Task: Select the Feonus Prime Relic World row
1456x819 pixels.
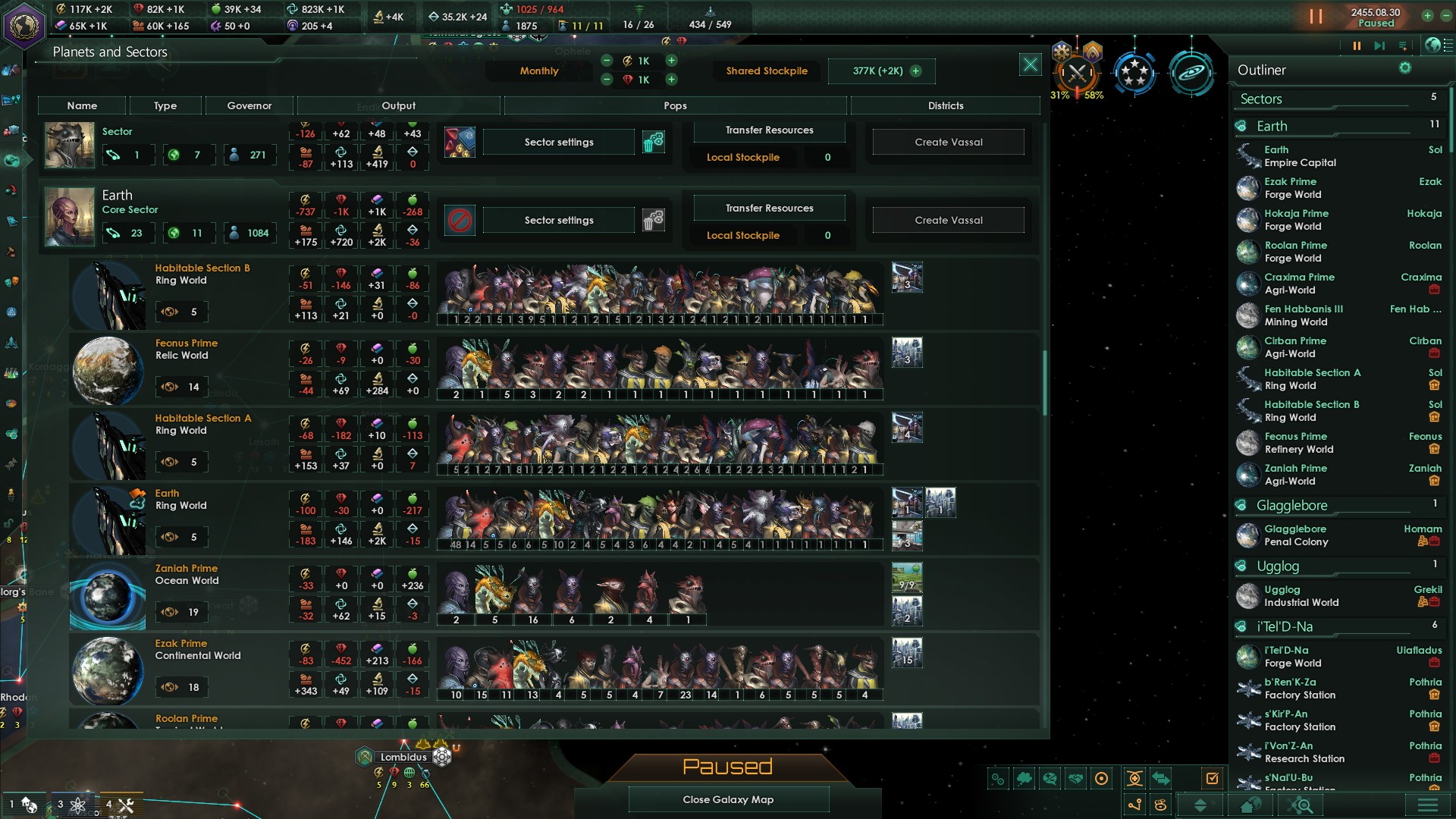Action: pyautogui.click(x=186, y=349)
